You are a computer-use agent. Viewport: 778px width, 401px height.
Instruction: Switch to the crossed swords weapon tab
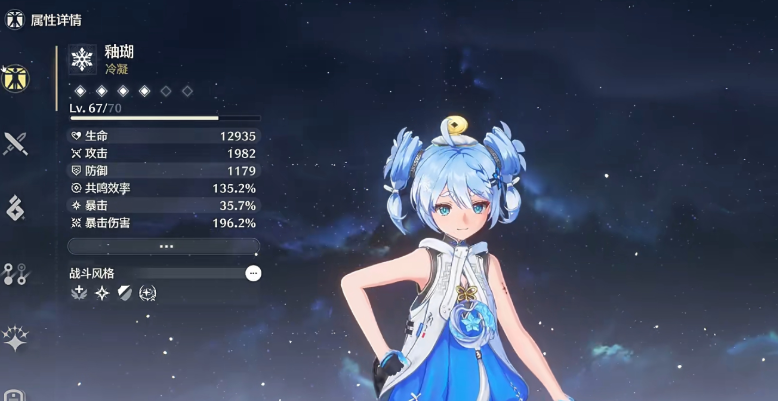(15, 143)
